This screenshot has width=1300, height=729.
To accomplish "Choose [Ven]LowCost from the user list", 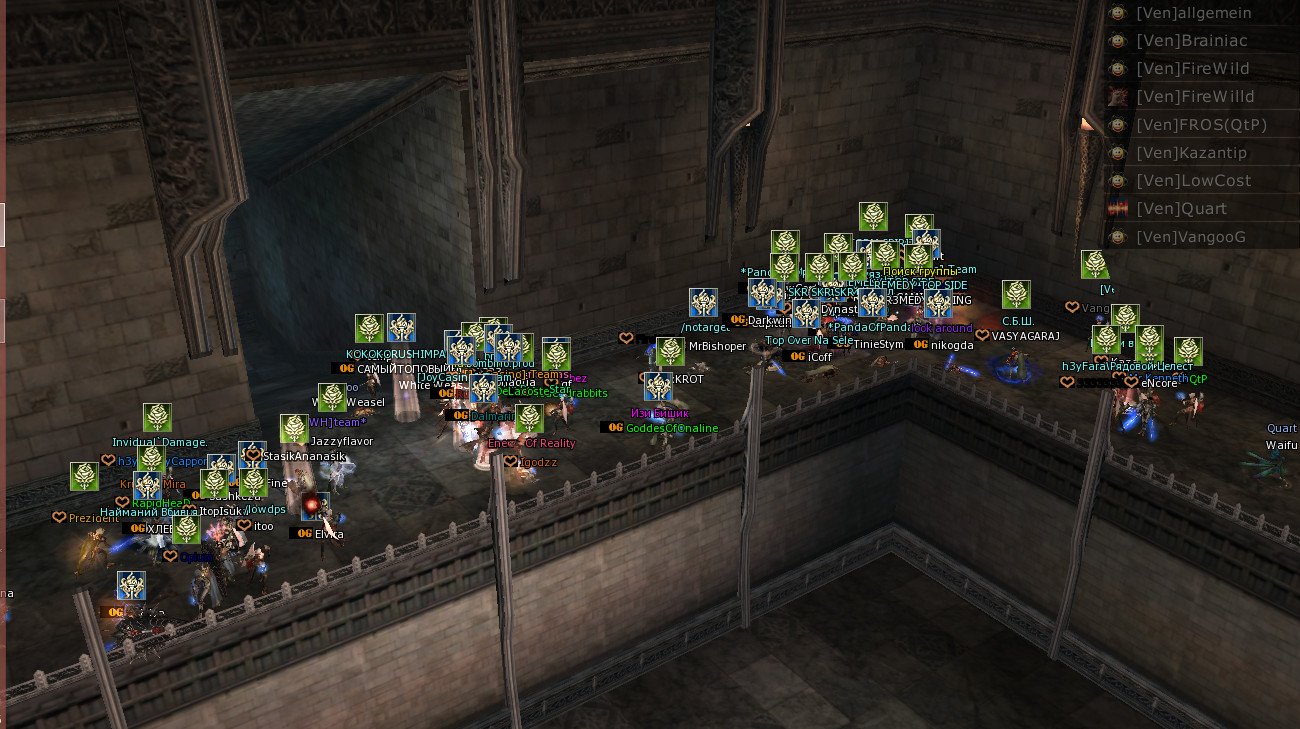I will [1193, 181].
